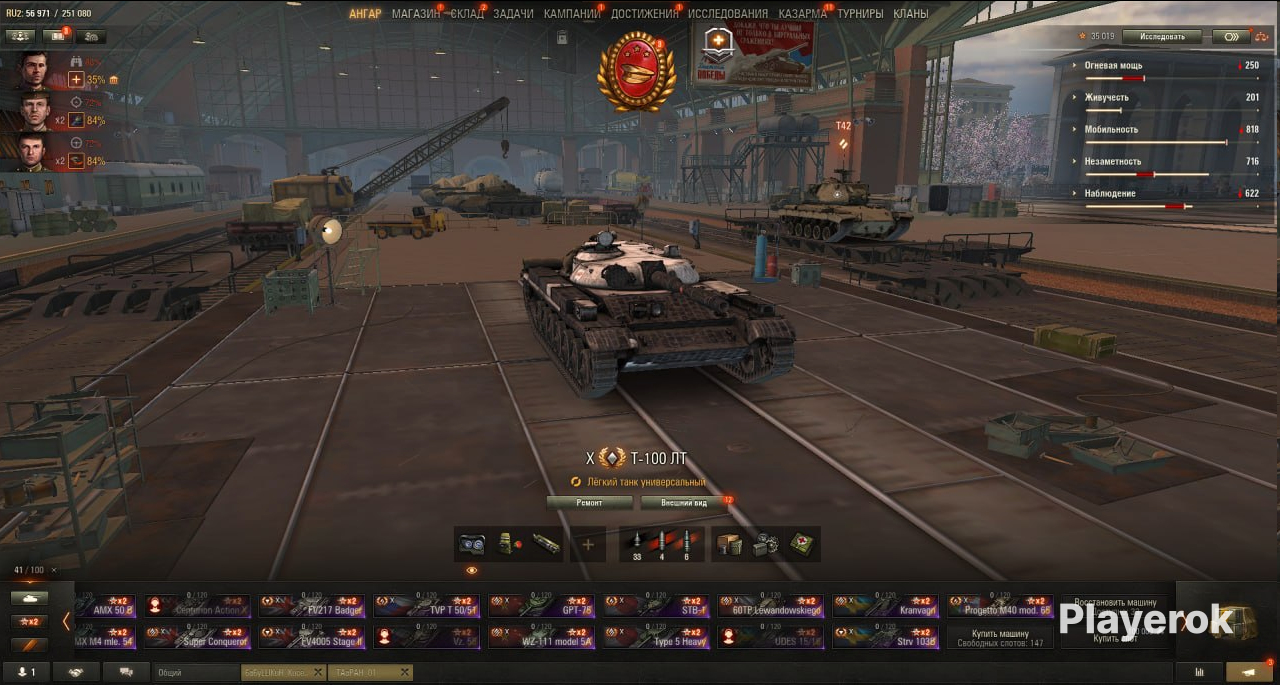Viewport: 1280px width, 685px height.
Task: Select the Super Conqueror tank in the carousel
Action: (x=197, y=638)
